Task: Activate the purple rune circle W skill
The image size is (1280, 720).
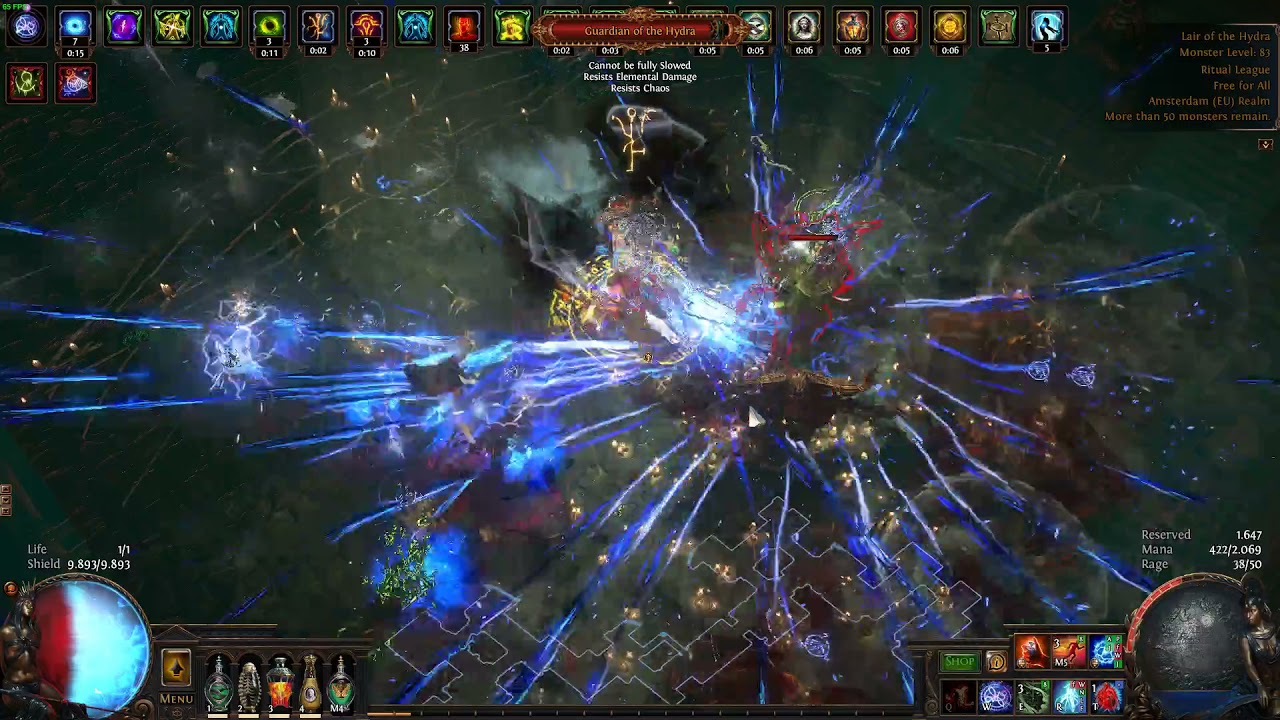Action: point(995,696)
